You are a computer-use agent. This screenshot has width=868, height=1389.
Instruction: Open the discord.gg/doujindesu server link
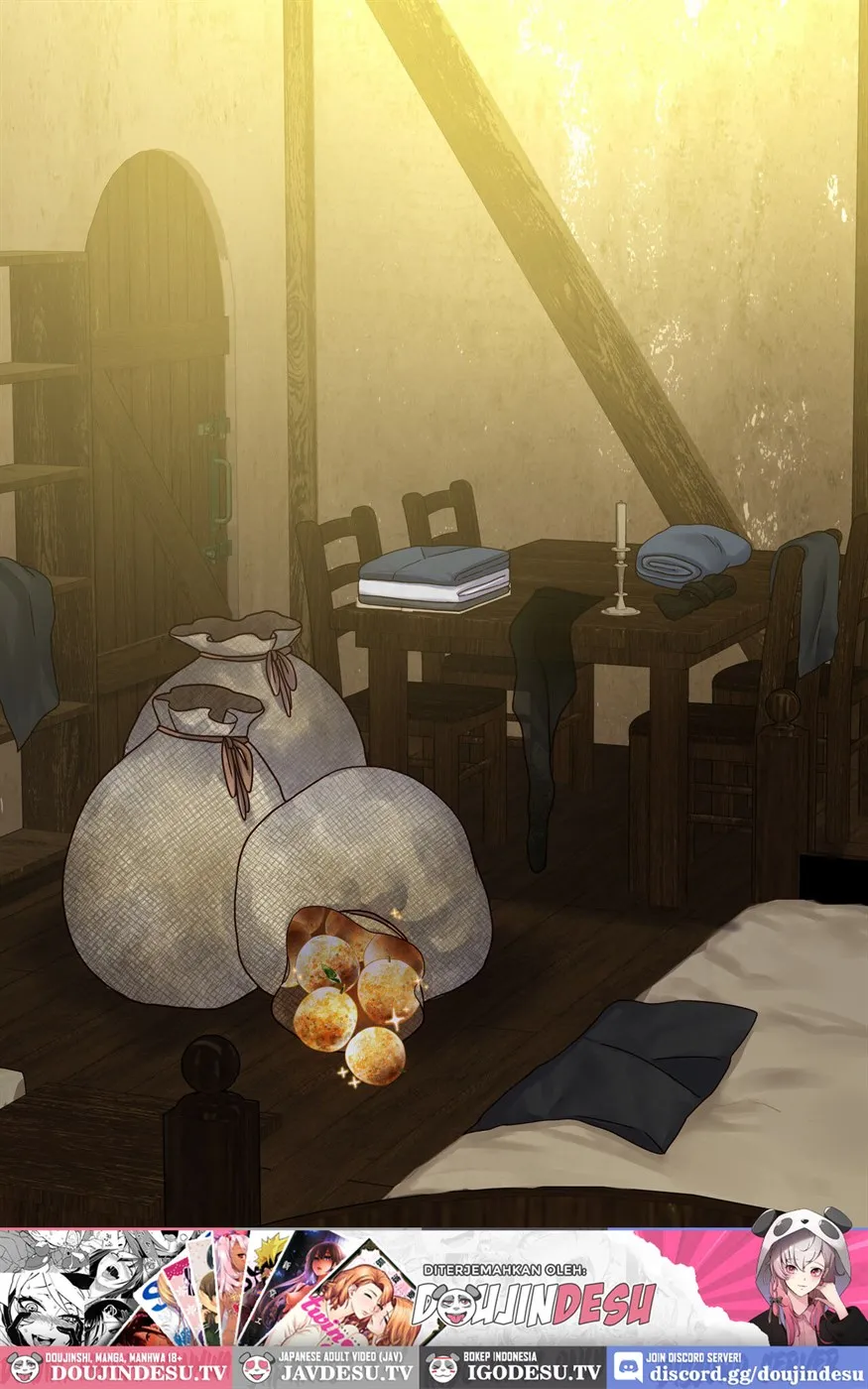[x=738, y=1367]
